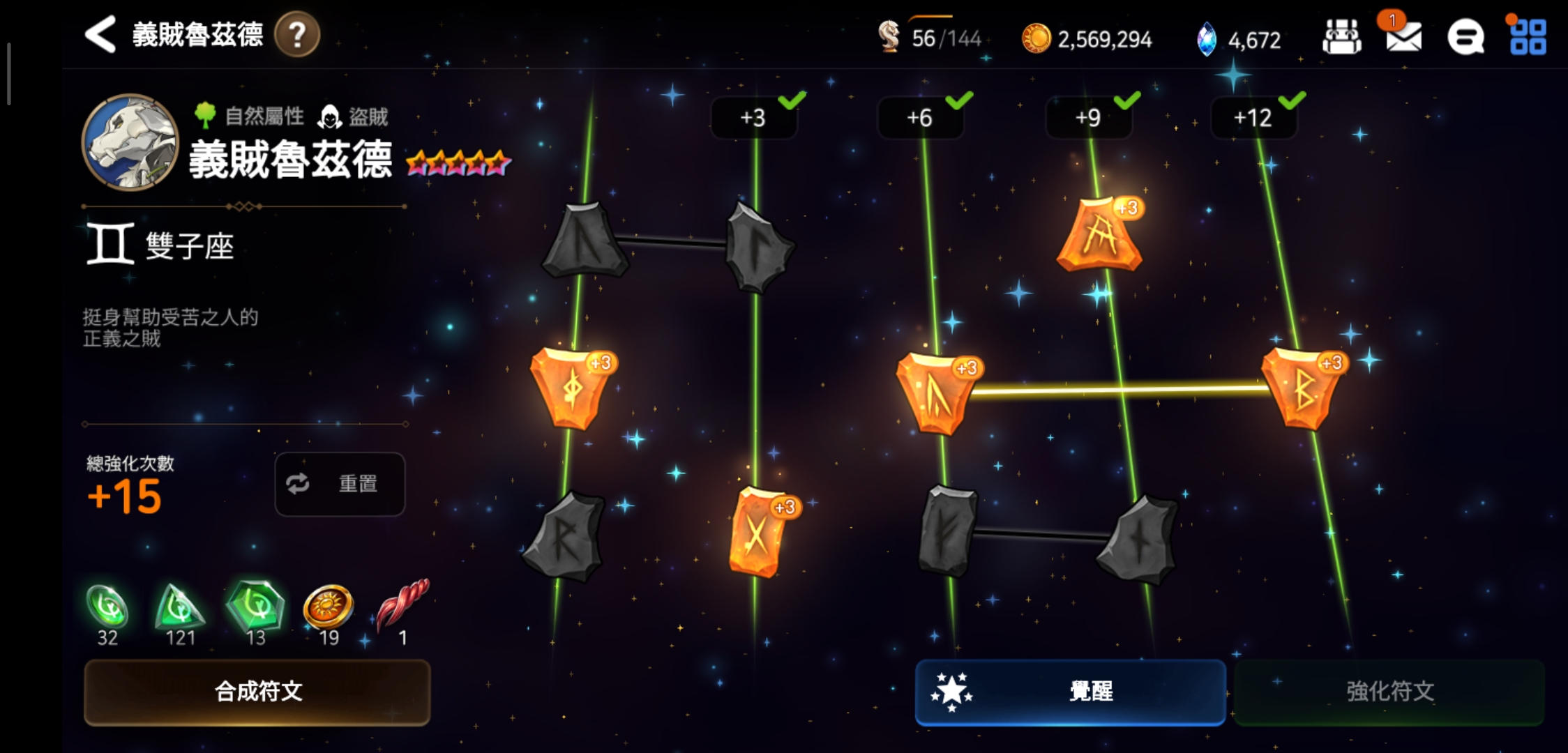Screen dimensions: 1568x753
Task: Select the red twisted horn material
Action: coord(402,607)
